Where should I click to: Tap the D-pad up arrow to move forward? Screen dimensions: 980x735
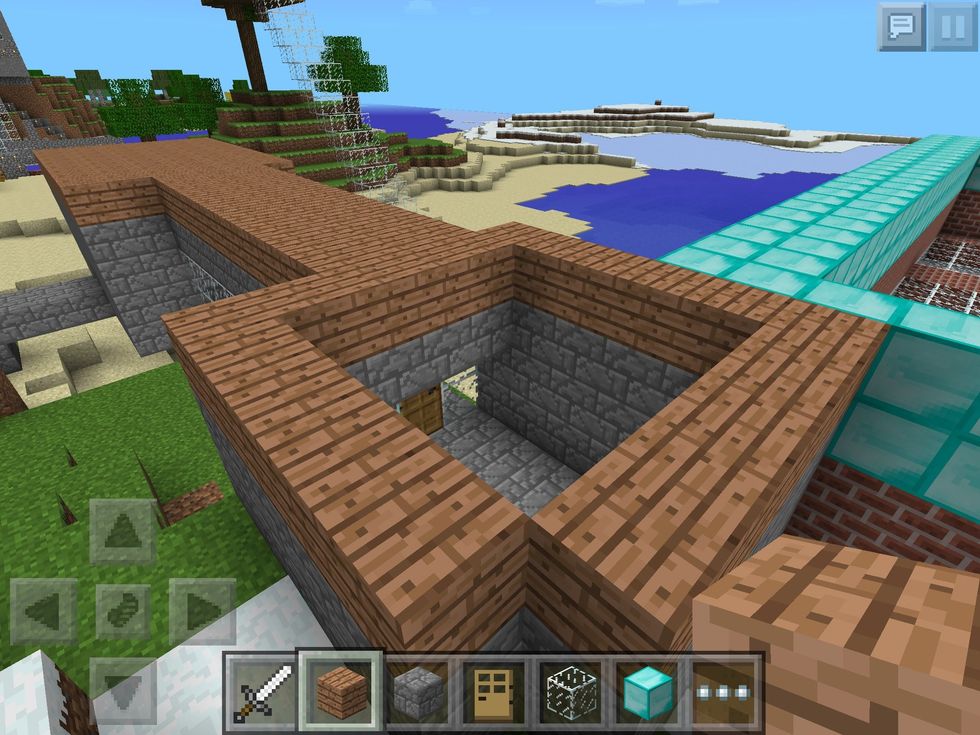[123, 532]
